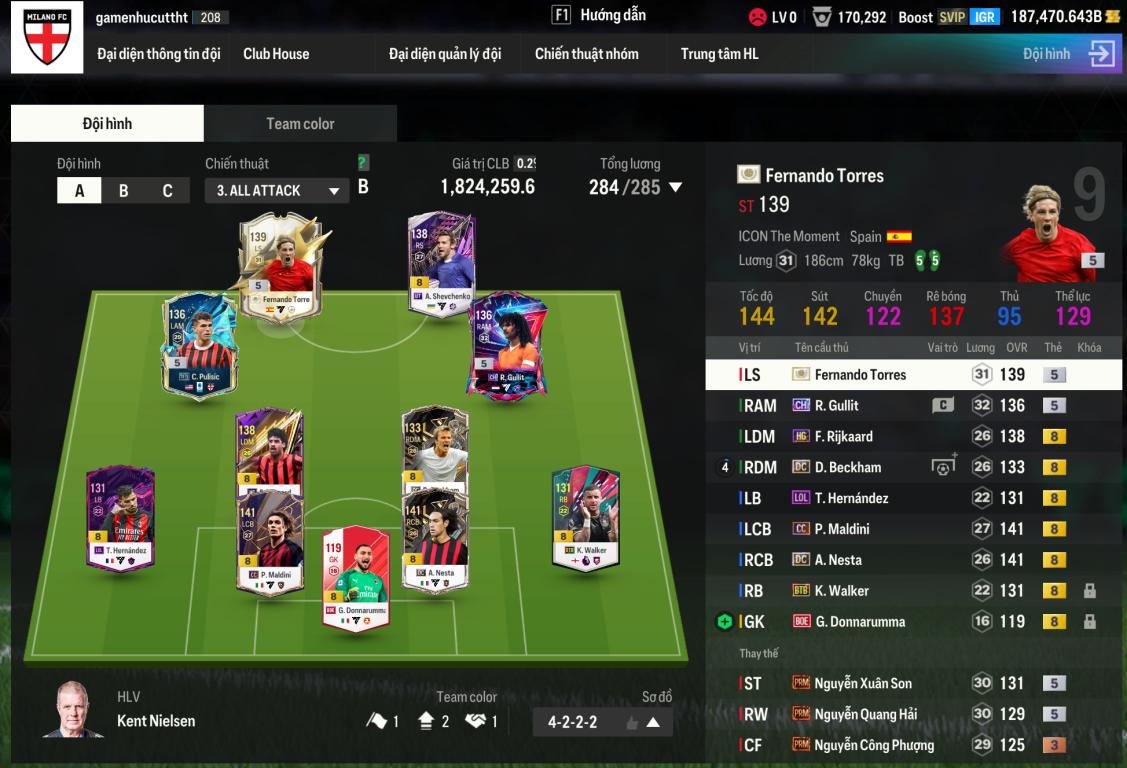Select the G. Donnarumma goalkeeper card
This screenshot has height=768, width=1127.
tap(355, 578)
